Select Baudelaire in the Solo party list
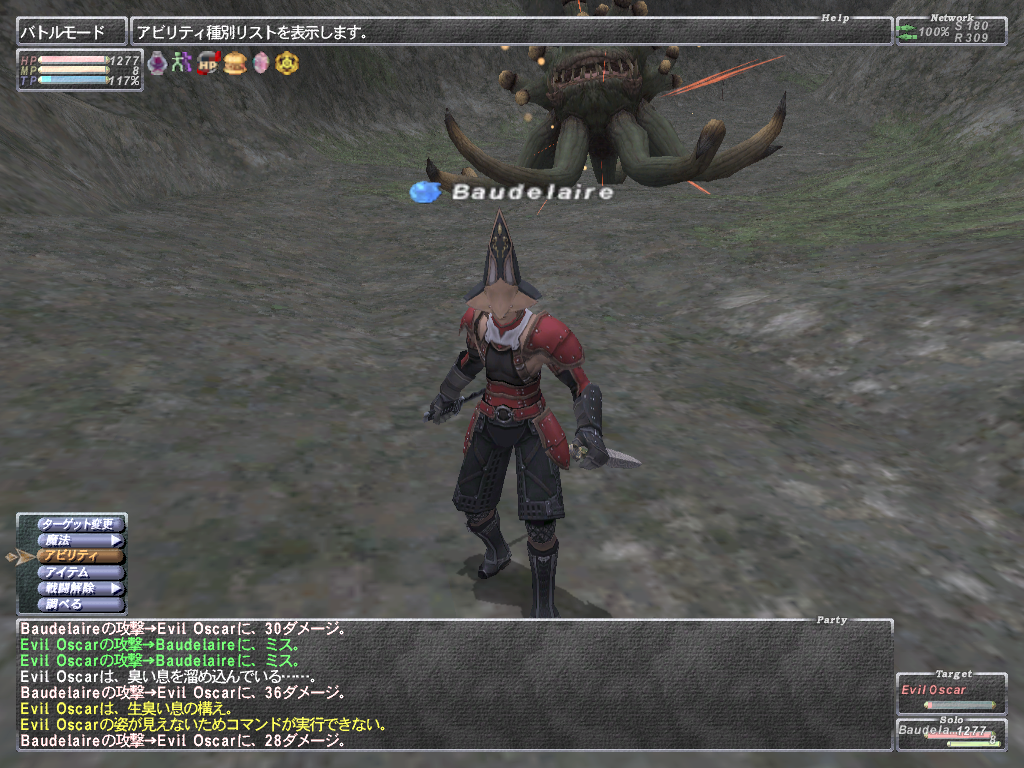Screen dimensions: 1024x768 pyautogui.click(x=951, y=732)
